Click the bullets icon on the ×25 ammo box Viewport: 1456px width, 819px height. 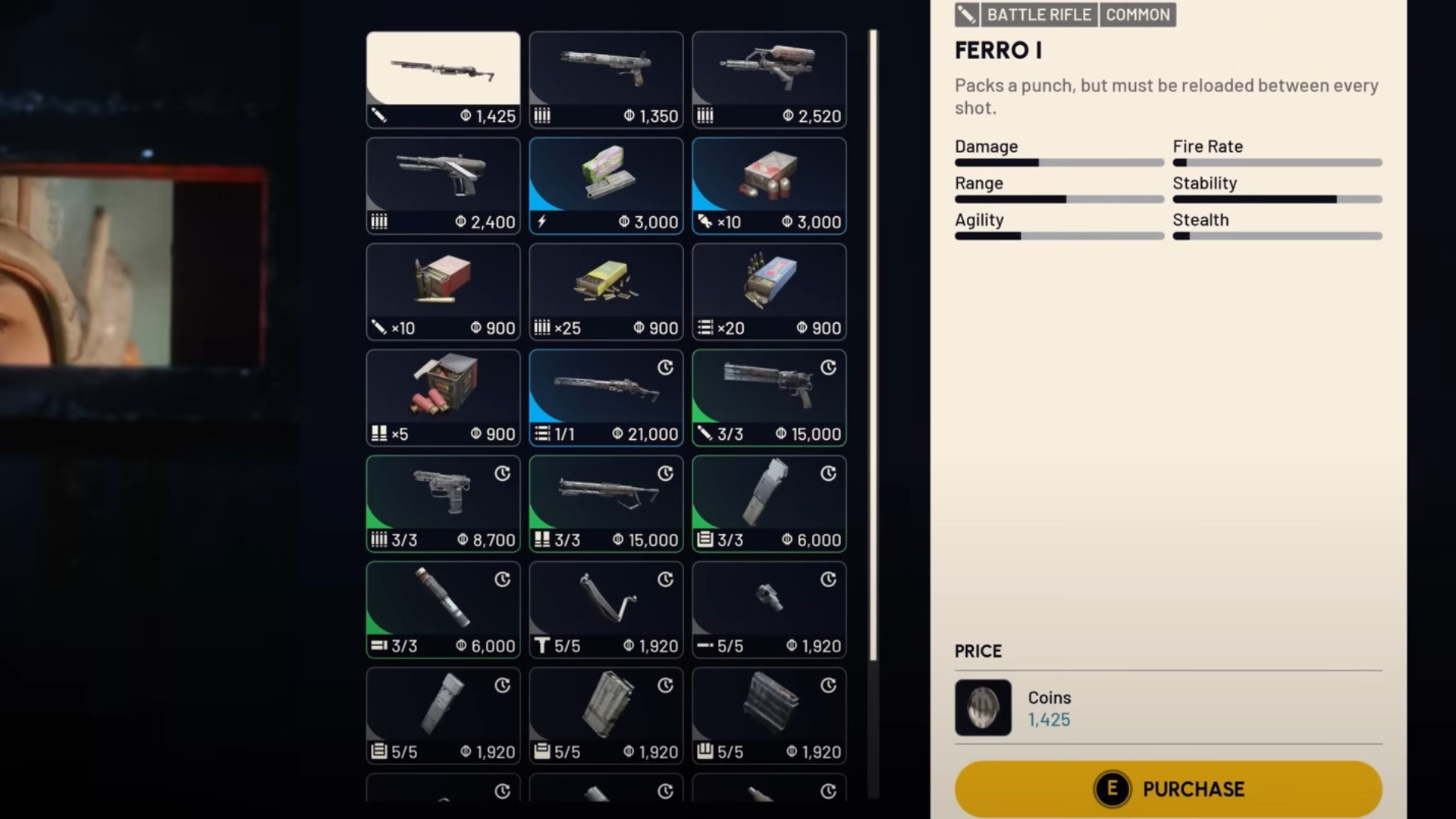click(x=543, y=328)
